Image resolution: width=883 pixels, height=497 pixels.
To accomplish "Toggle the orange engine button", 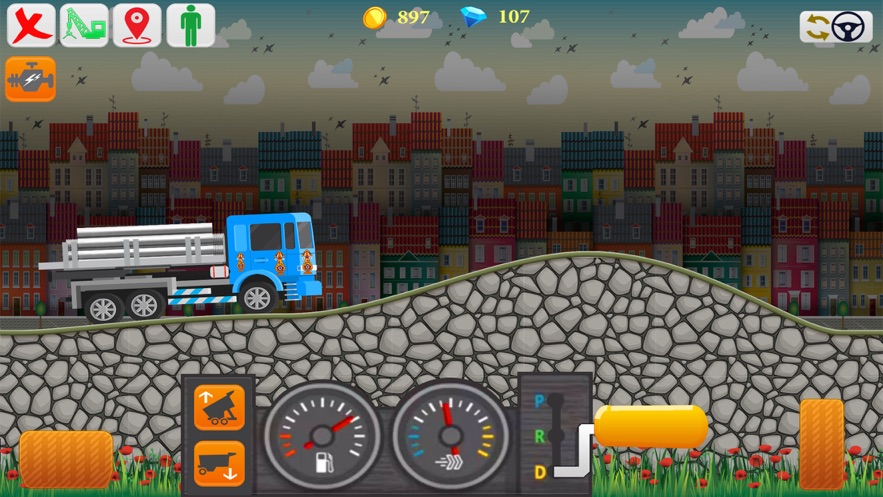I will click(30, 79).
